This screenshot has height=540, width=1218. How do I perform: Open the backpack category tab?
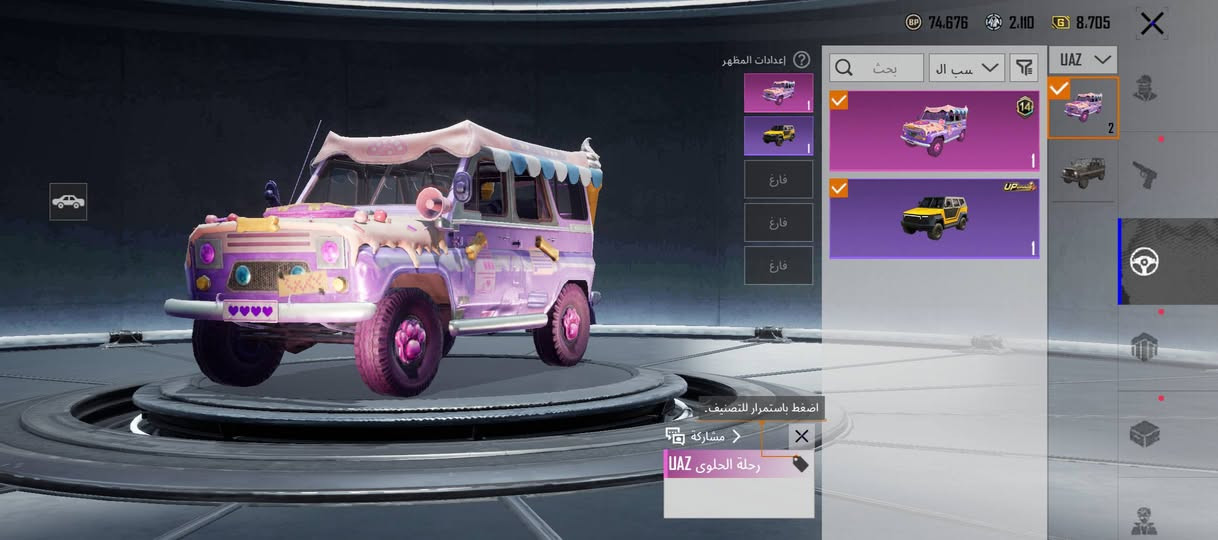coord(1144,348)
